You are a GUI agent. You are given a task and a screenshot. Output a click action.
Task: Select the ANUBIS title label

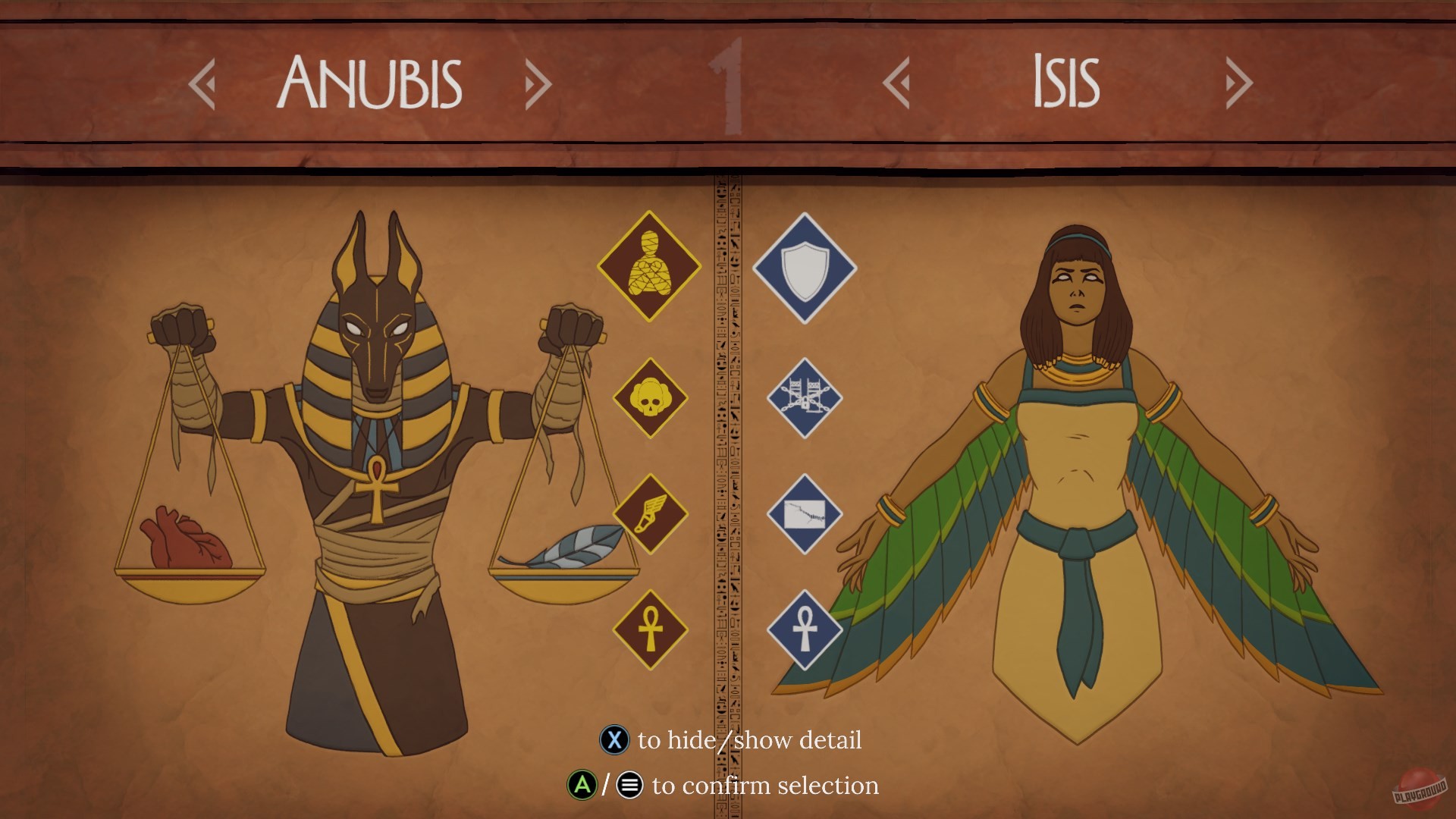point(372,82)
